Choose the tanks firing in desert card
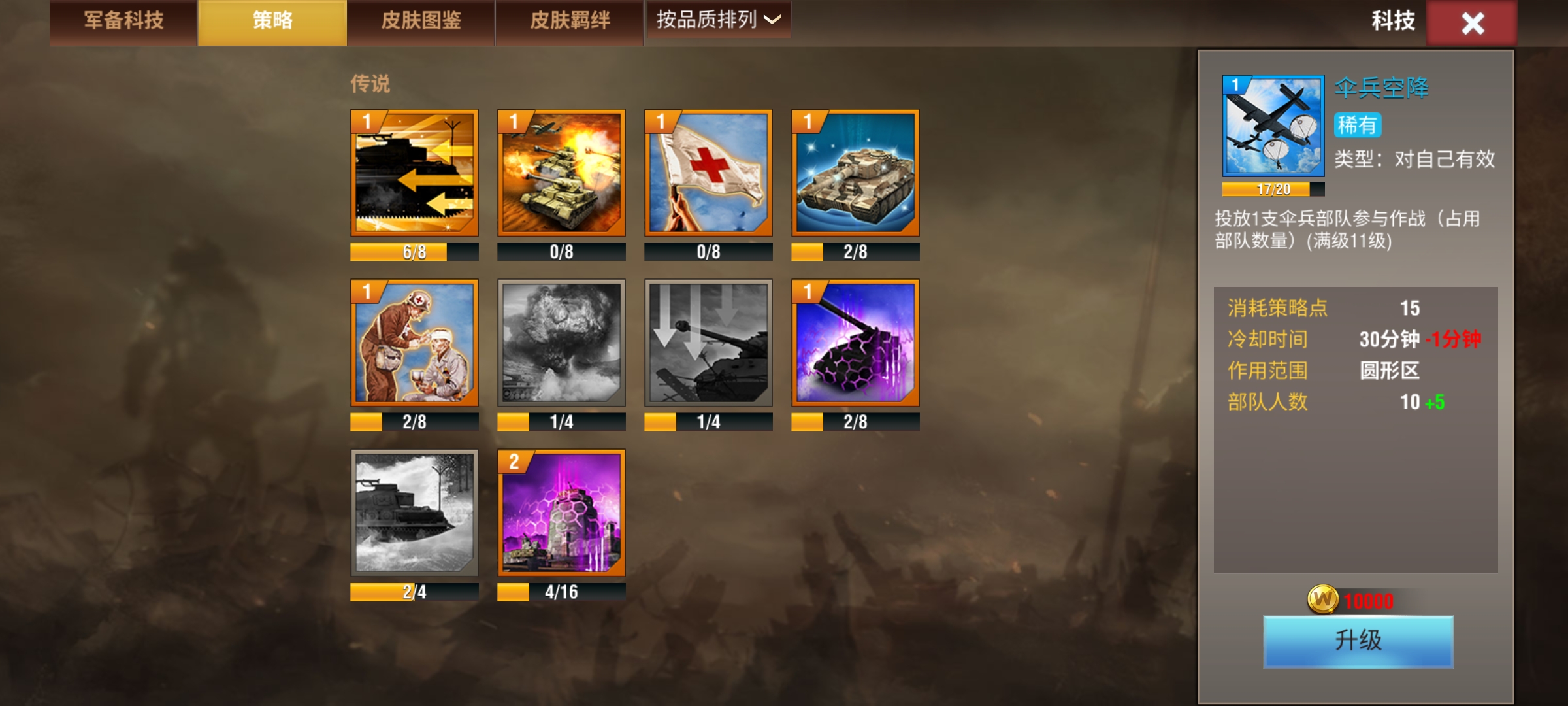1568x706 pixels. tap(561, 173)
